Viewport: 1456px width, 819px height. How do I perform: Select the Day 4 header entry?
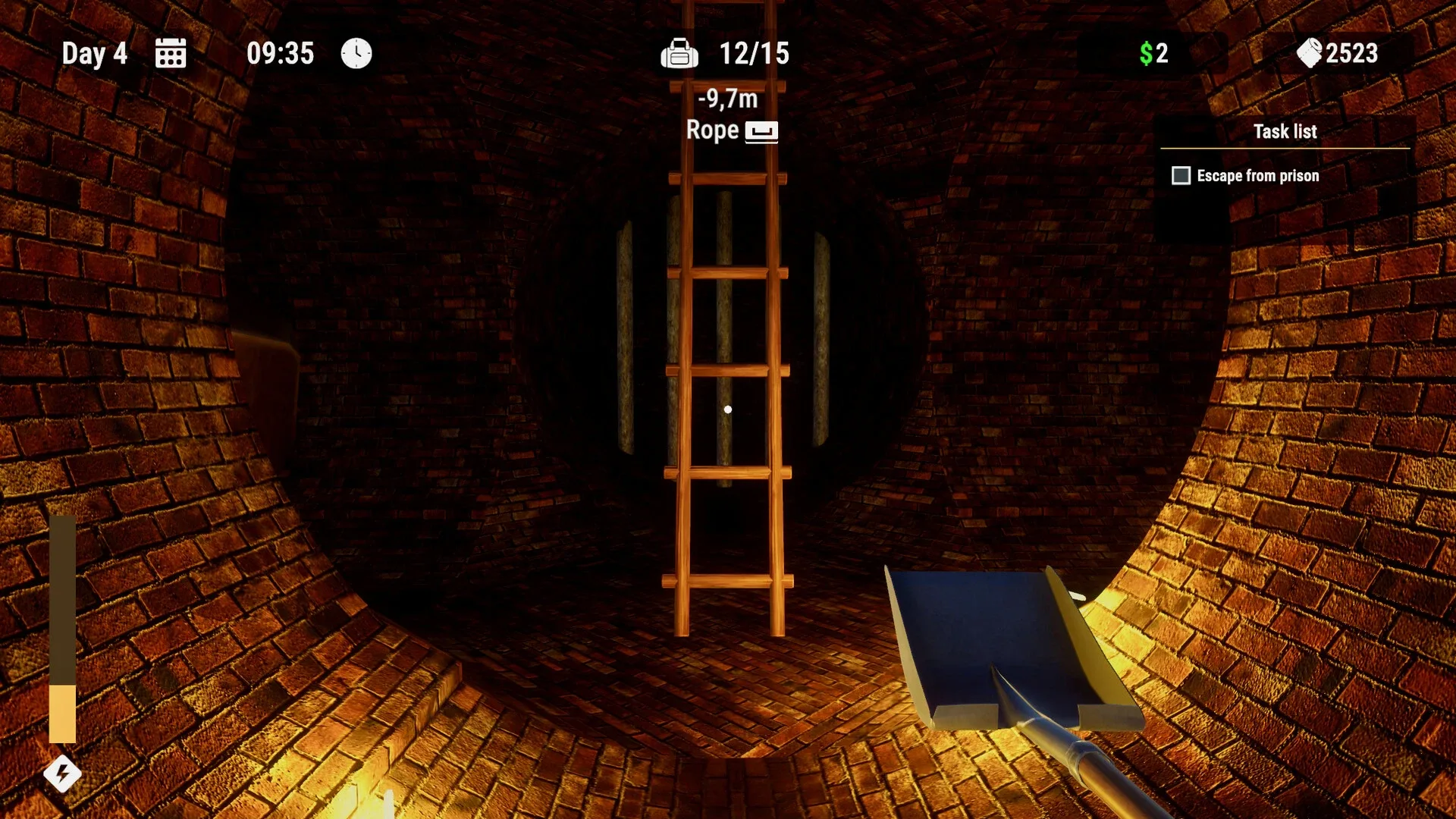96,52
